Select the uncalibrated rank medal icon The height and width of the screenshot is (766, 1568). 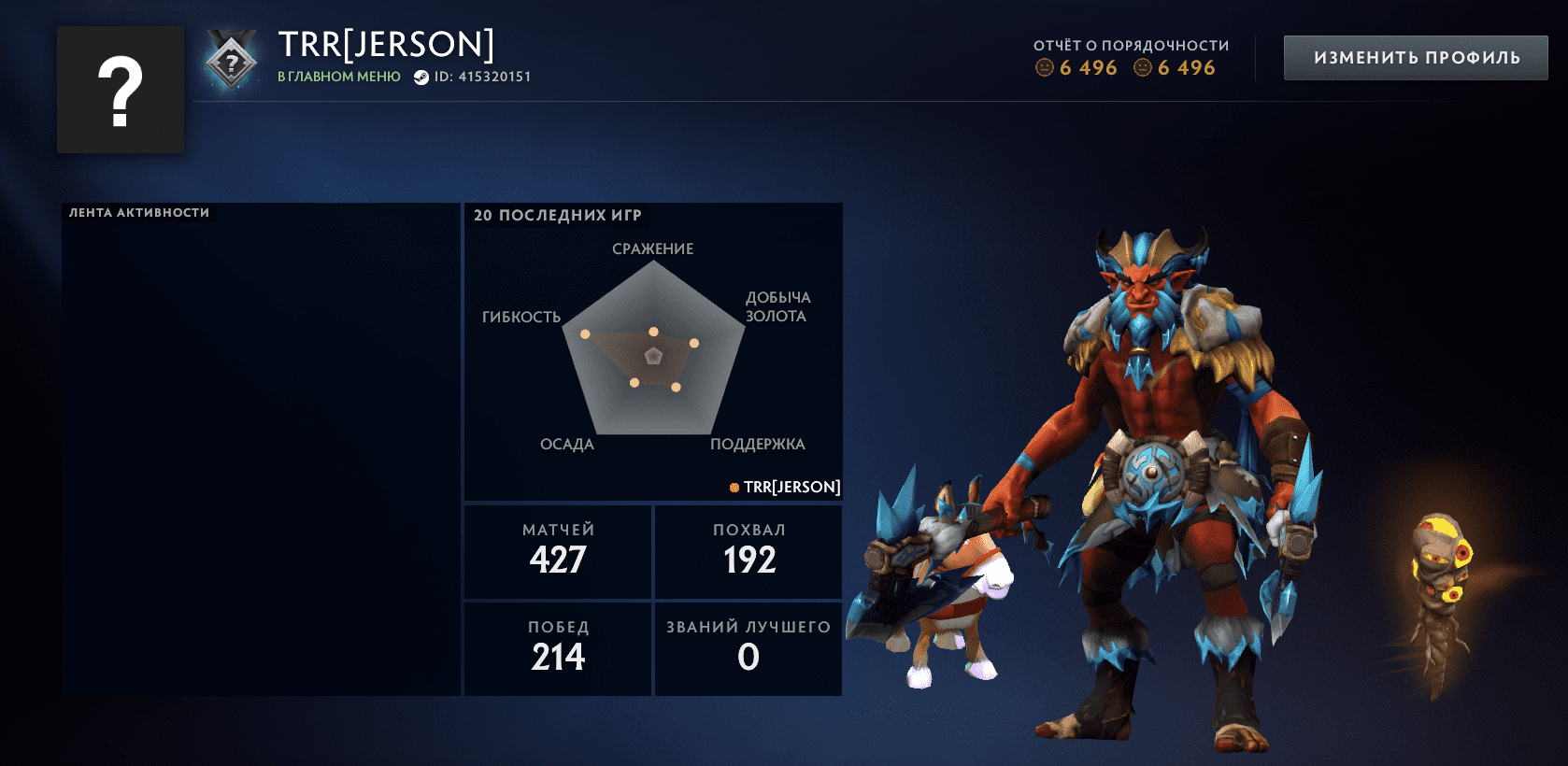click(231, 62)
